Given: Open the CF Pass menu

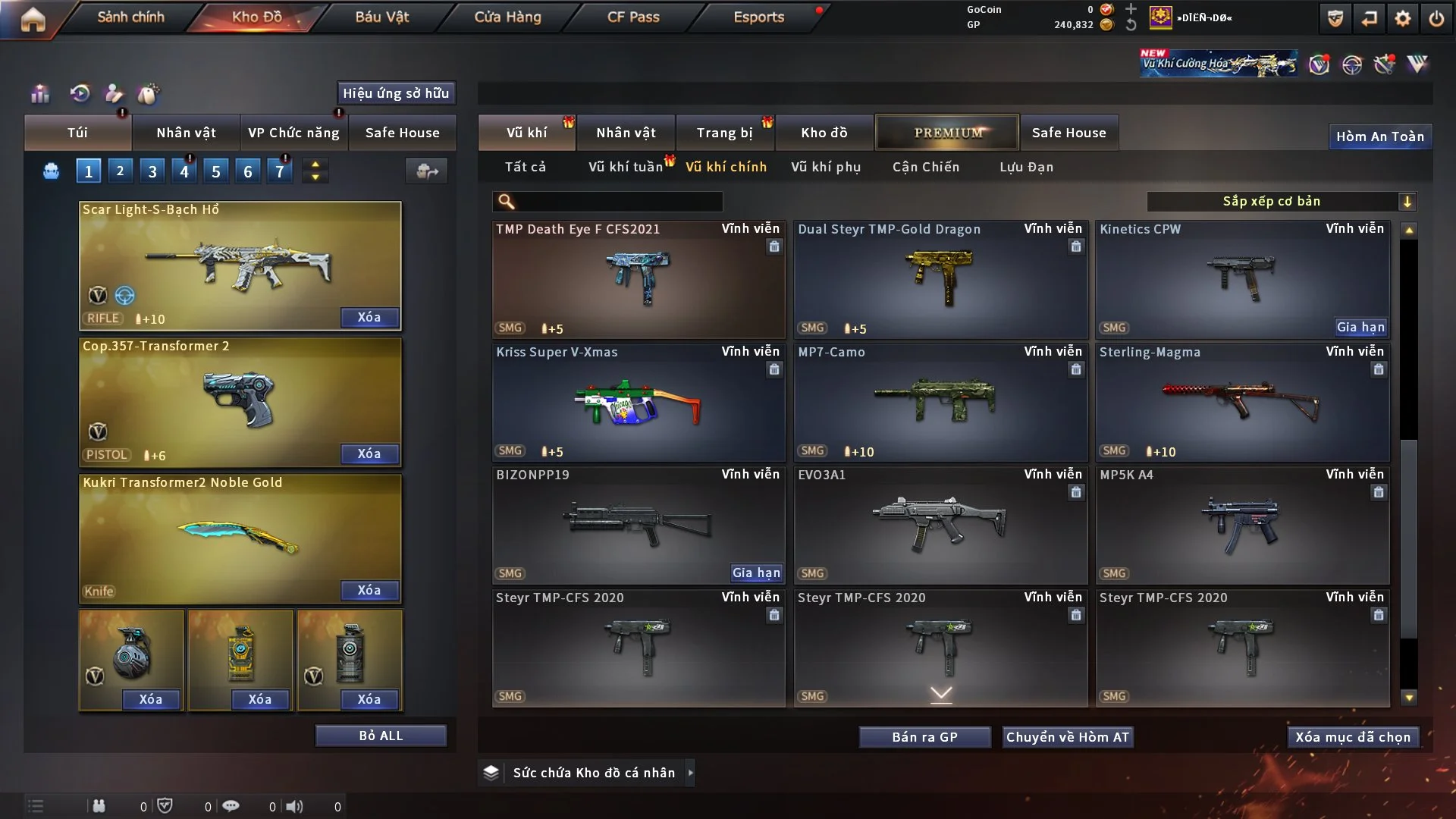Looking at the screenshot, I should 633,17.
